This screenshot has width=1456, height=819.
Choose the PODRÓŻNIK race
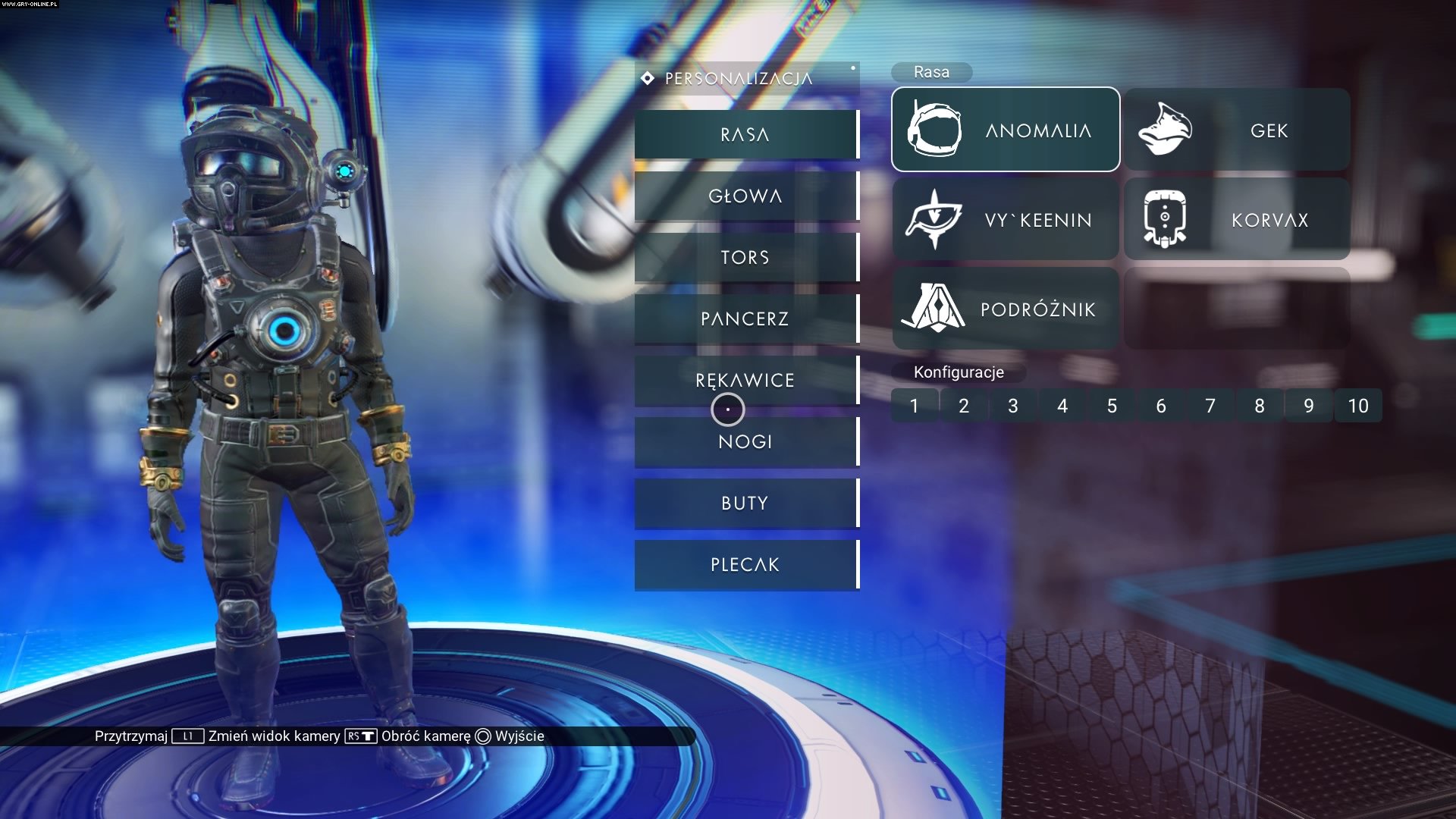coord(1006,309)
